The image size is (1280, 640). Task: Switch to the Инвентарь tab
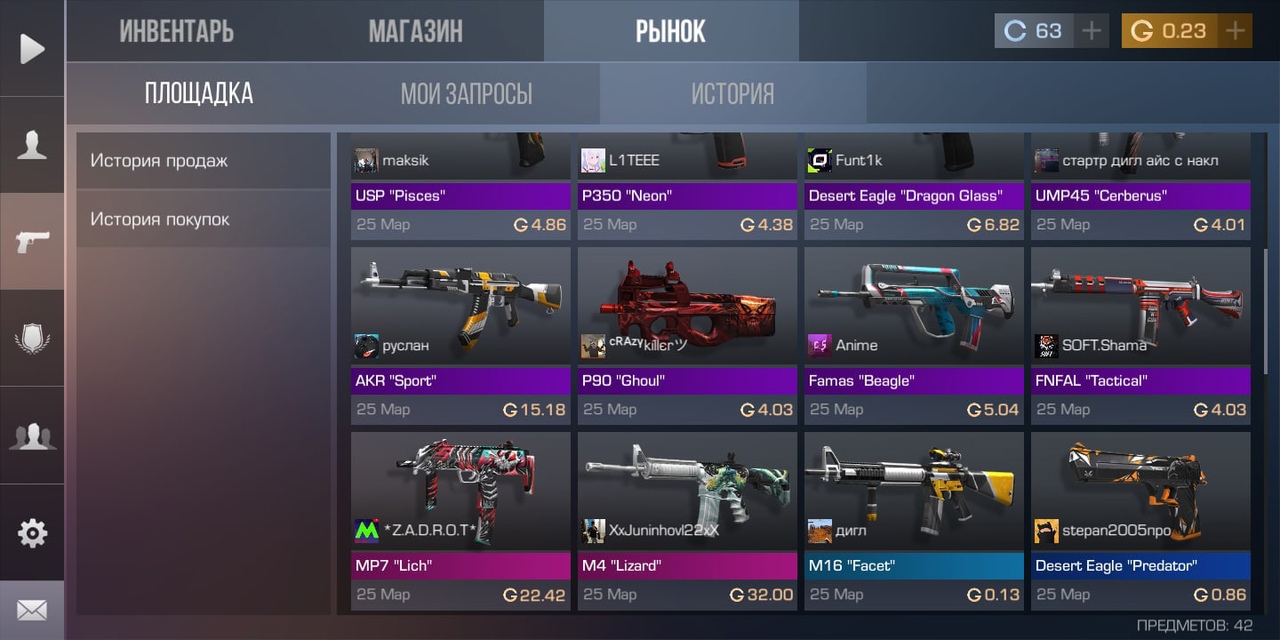point(177,31)
